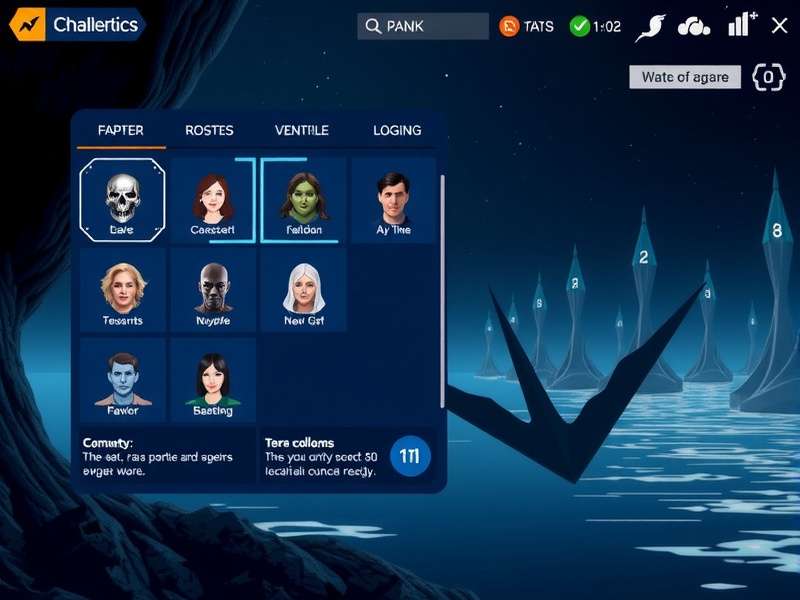This screenshot has width=800, height=600.
Task: Select the blue-skinned man portrait
Action: [123, 380]
